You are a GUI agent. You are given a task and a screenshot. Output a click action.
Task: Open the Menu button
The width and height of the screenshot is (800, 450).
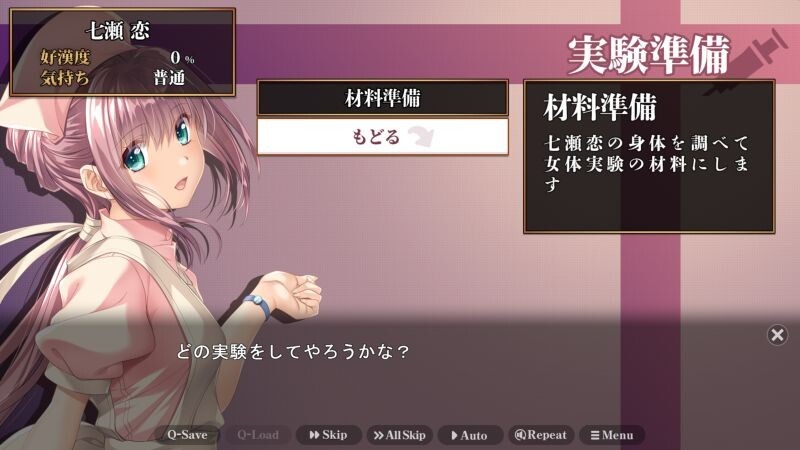612,435
